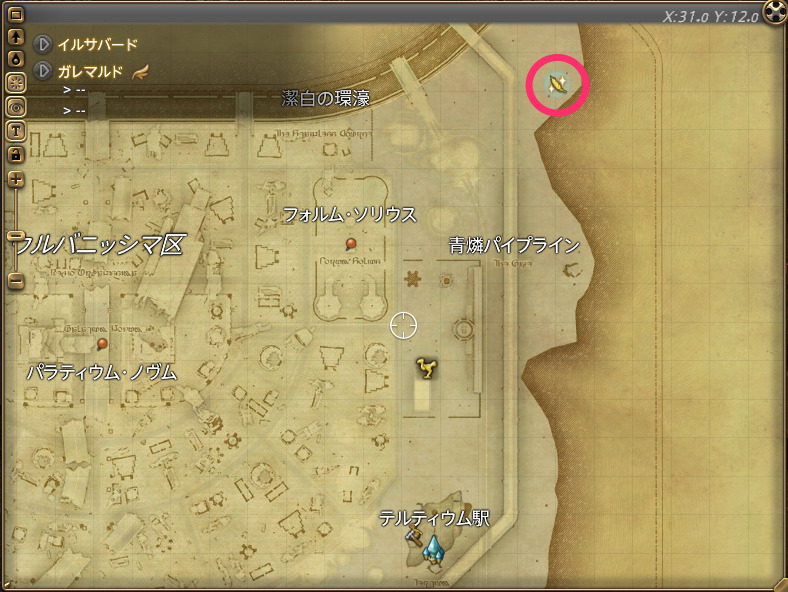Image resolution: width=788 pixels, height=592 pixels.
Task: Toggle the sun-shaped map marker button
Action: pyautogui.click(x=15, y=83)
